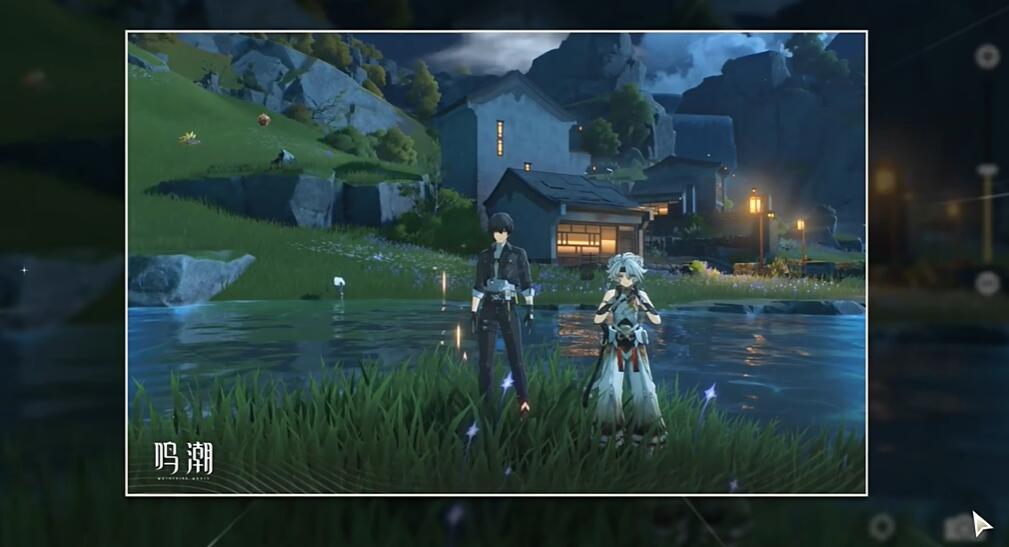Select the captured photo preview
This screenshot has height=547, width=1009.
tap(496, 263)
